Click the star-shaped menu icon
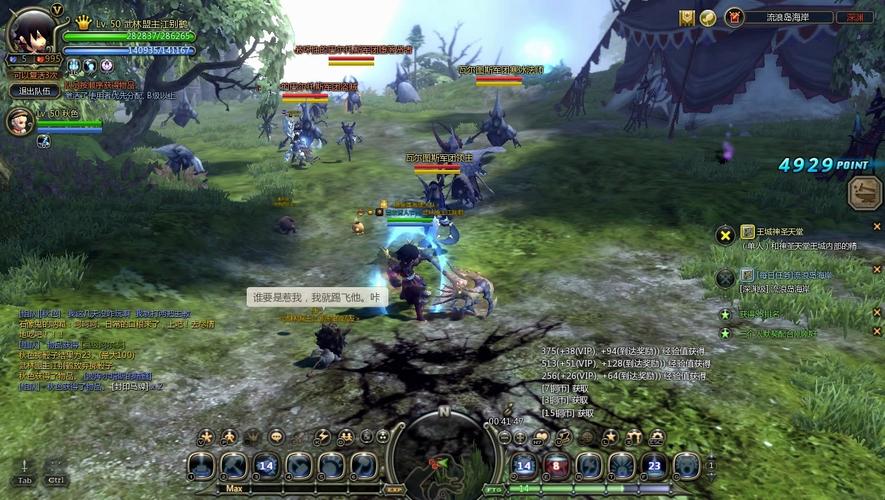 [205, 437]
